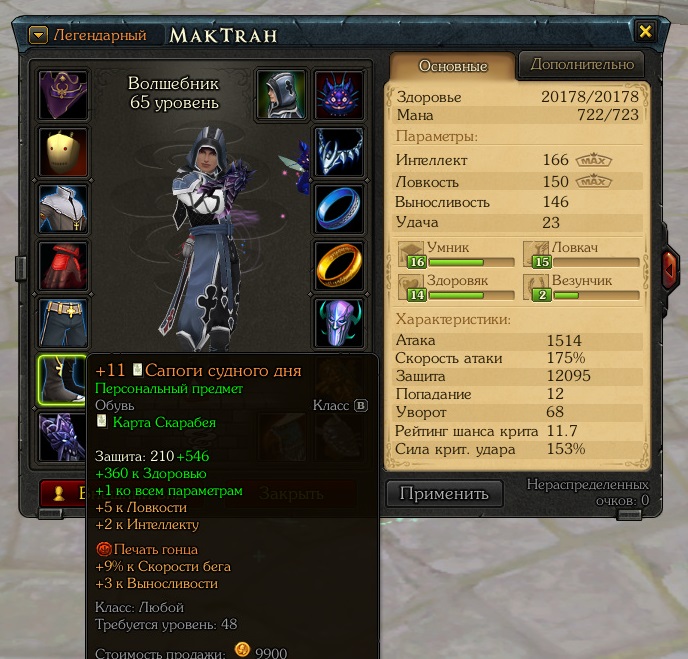Switch to the Основные tab
This screenshot has height=659, width=688.
coord(452,66)
